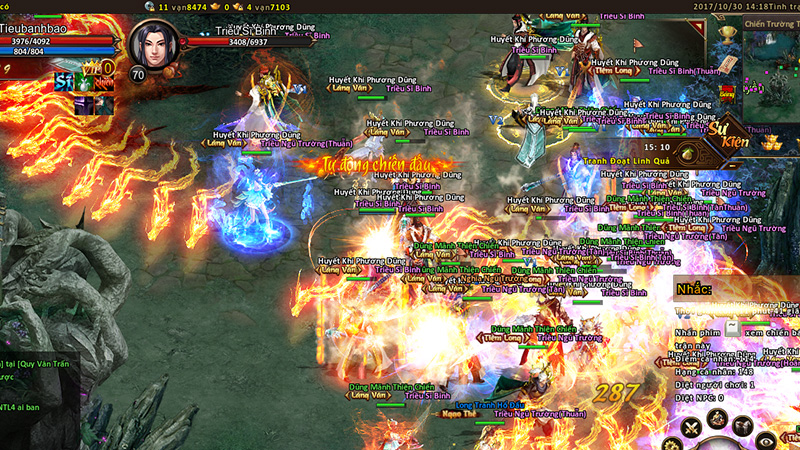
Task: Open the crossed swords combat button
Action: pos(690,429)
